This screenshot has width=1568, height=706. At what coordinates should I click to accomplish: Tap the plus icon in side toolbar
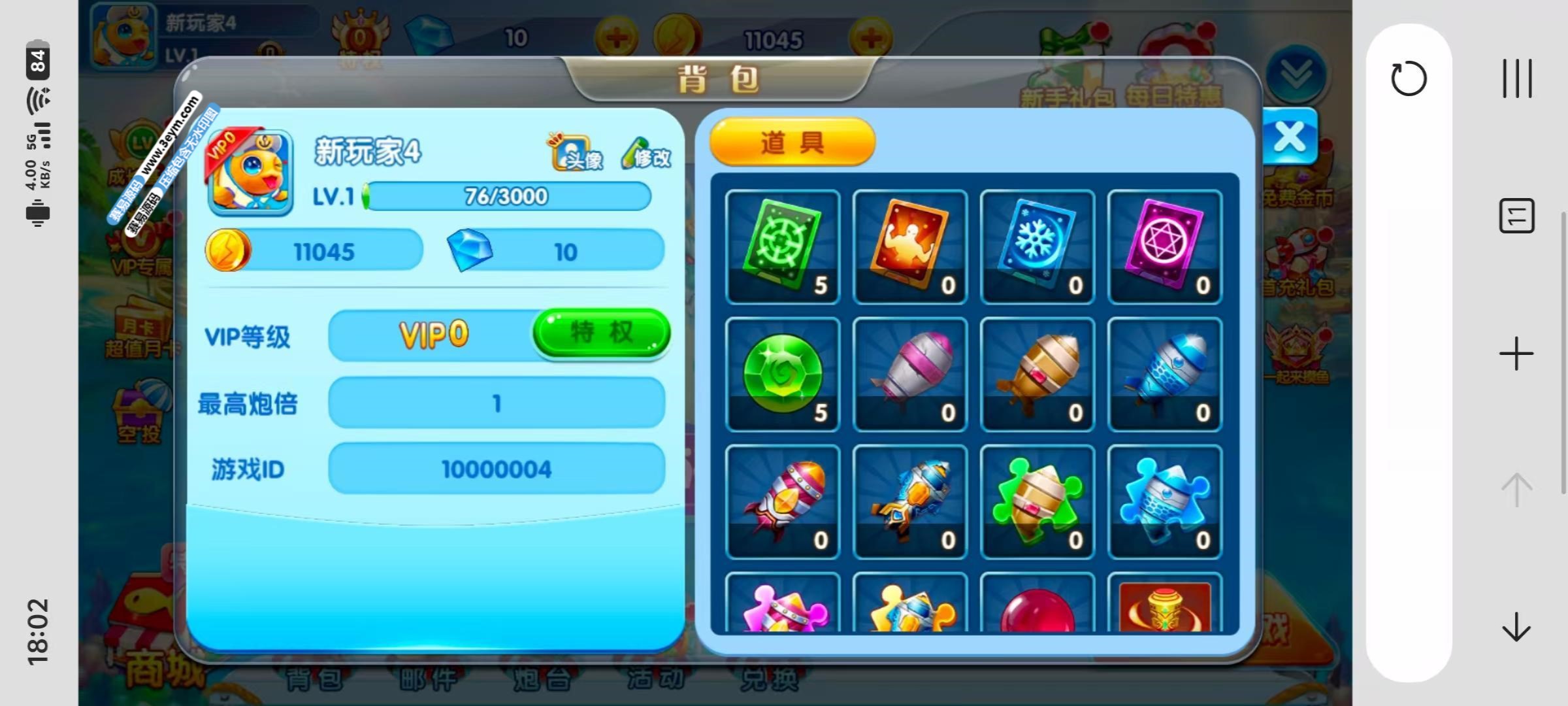(x=1516, y=354)
